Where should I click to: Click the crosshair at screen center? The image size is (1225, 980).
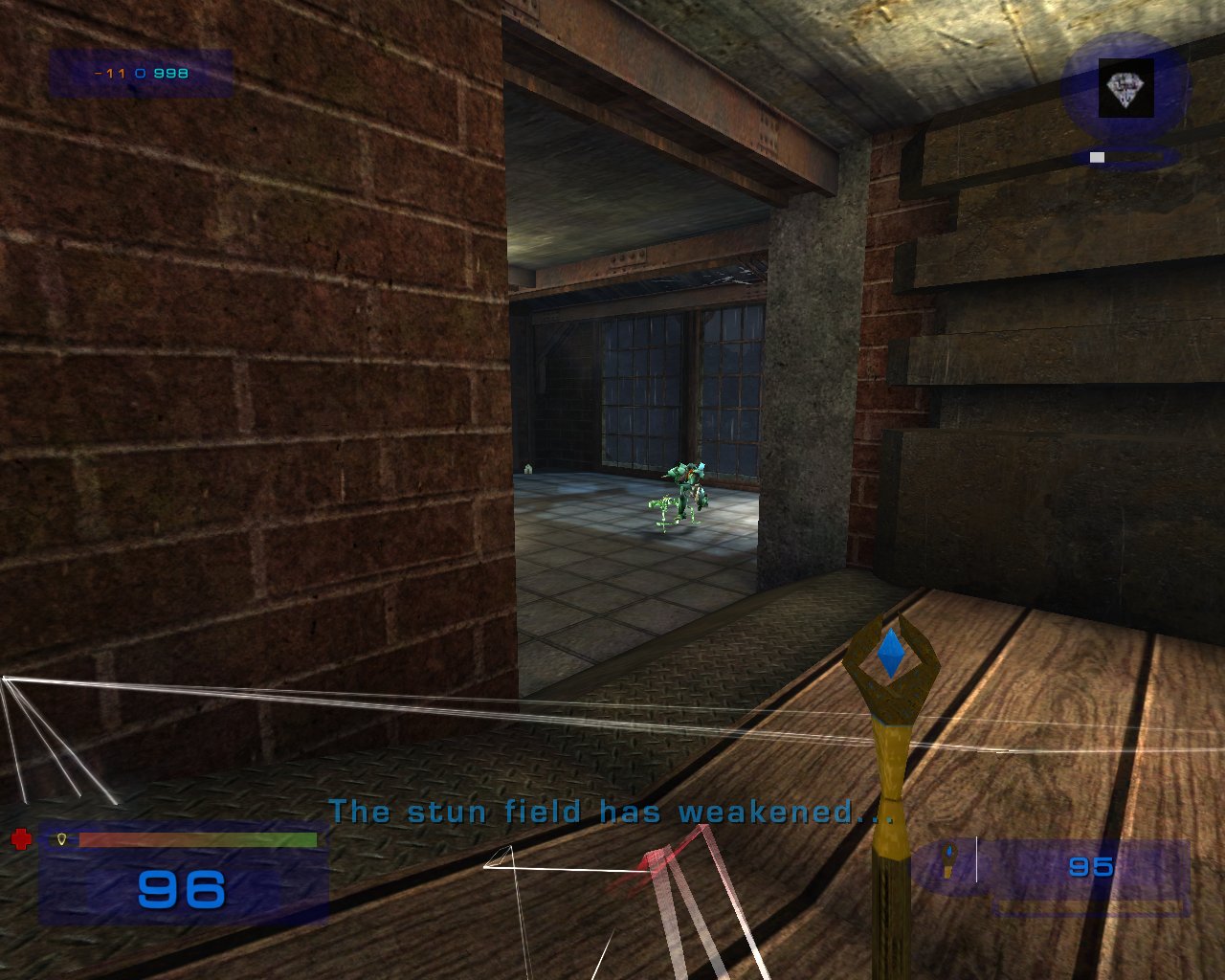pyautogui.click(x=612, y=490)
